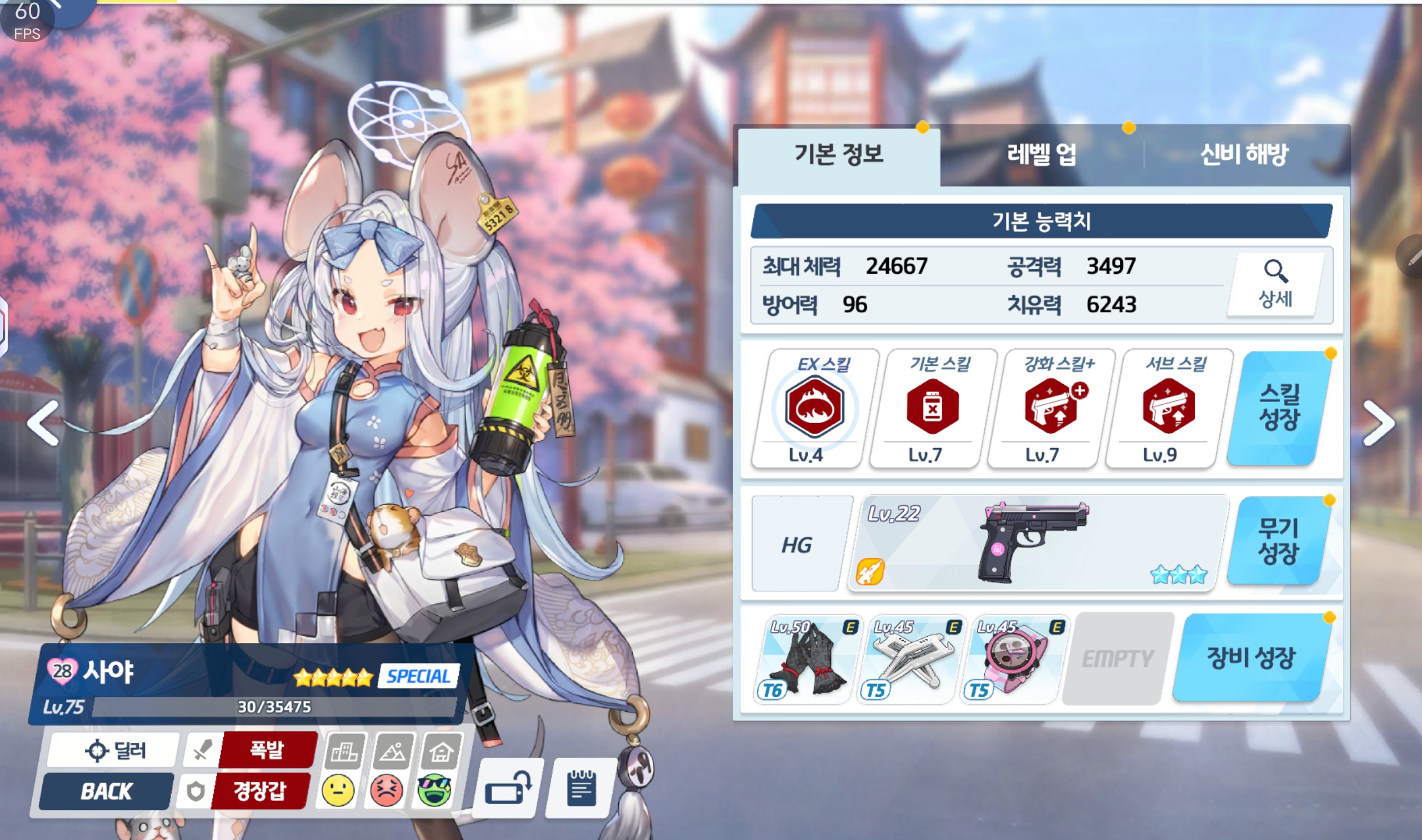Viewport: 1422px width, 840px height.
Task: View the 강화 스킬+ pistol icon
Action: point(1051,407)
